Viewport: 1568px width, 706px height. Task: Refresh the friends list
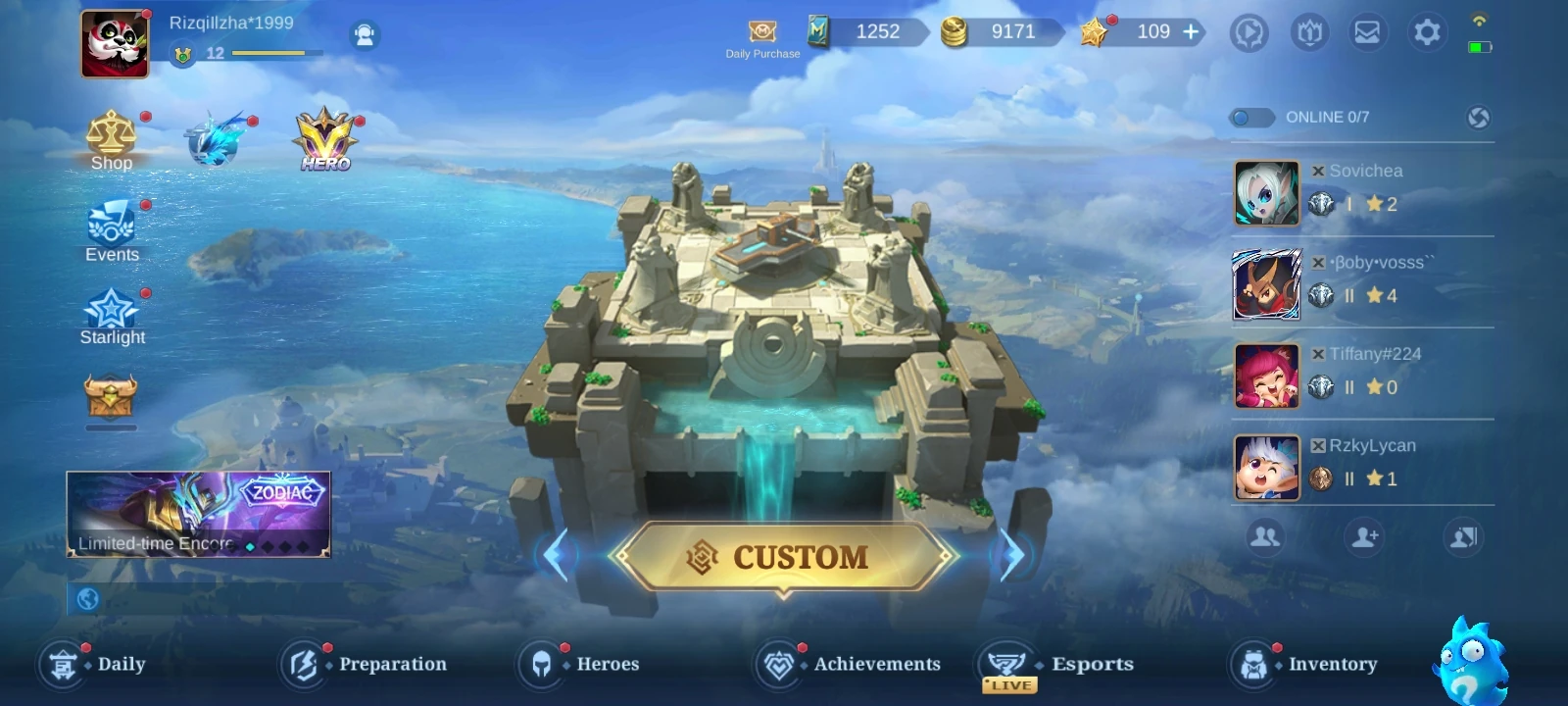pos(1478,117)
